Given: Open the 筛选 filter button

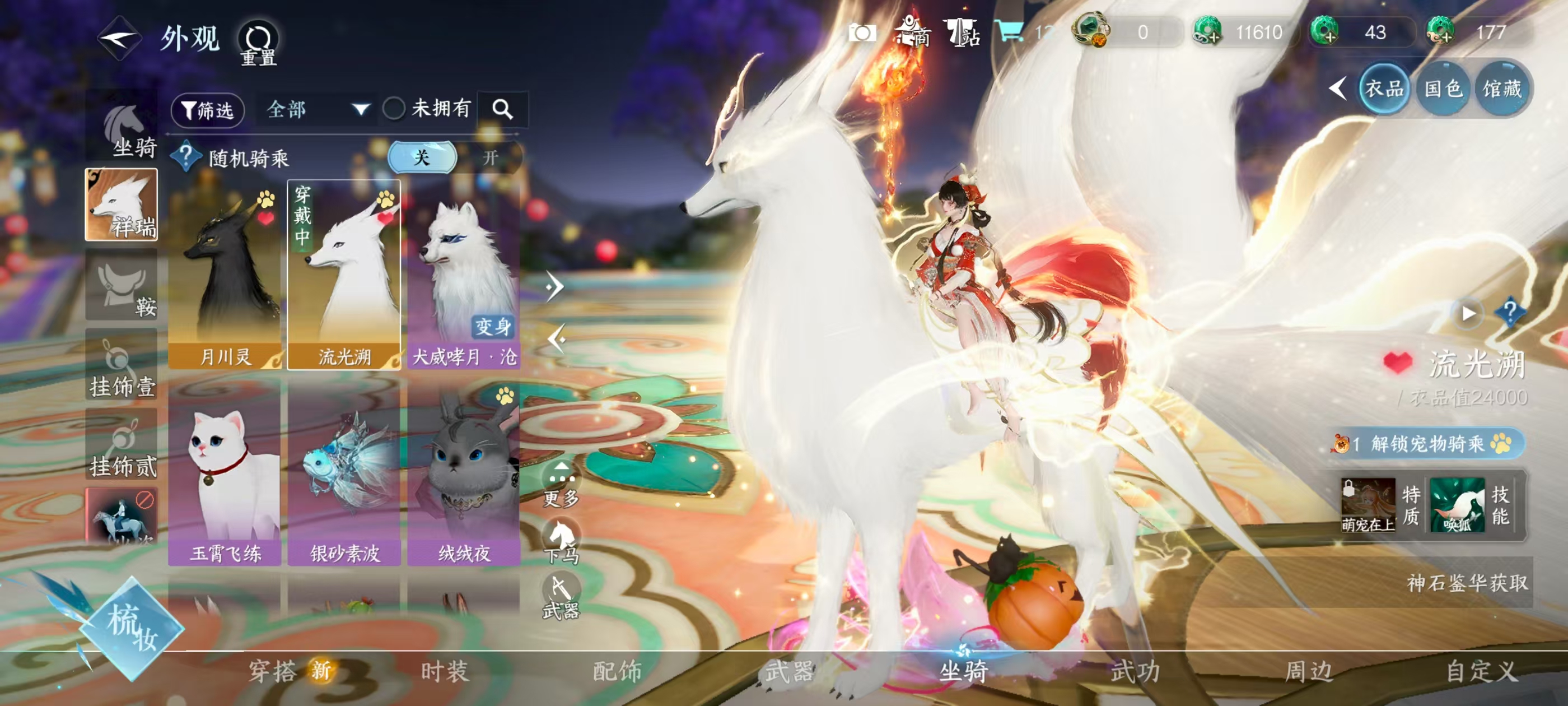Looking at the screenshot, I should pyautogui.click(x=208, y=110).
